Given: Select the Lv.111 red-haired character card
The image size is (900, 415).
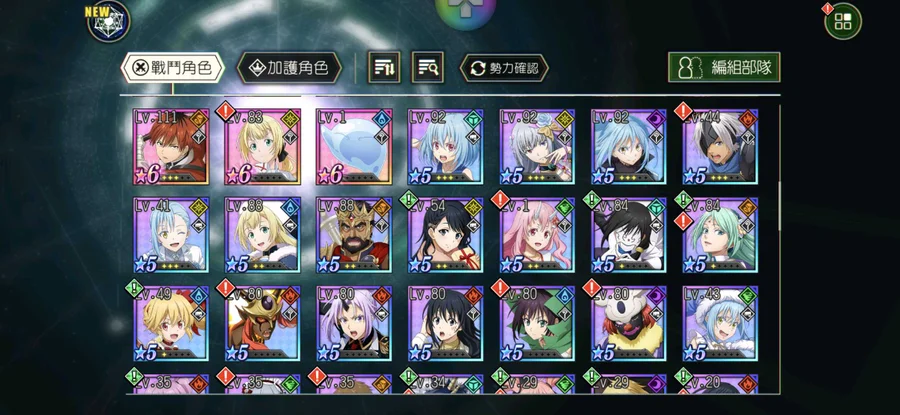Looking at the screenshot, I should [171, 147].
